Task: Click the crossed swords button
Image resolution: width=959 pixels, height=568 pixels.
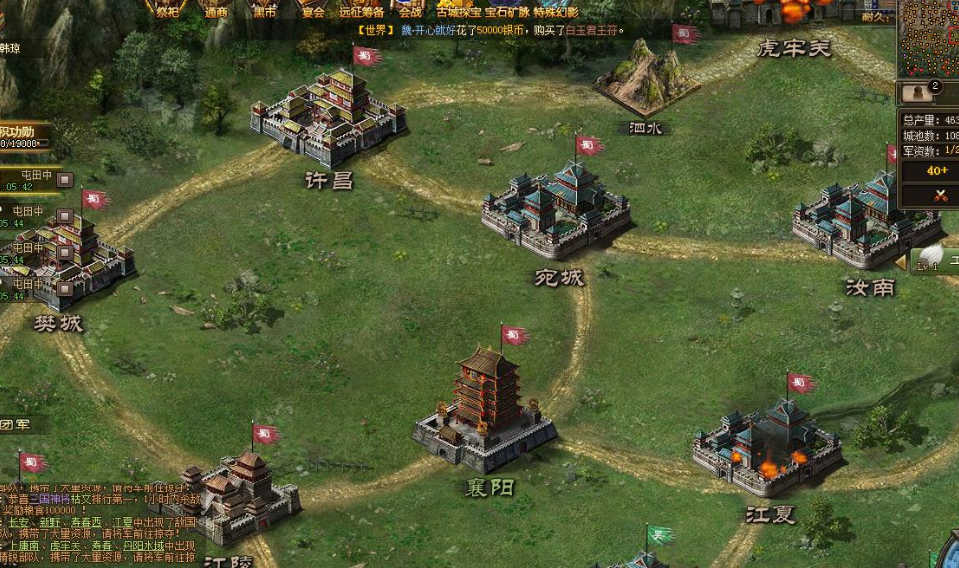Action: pos(939,196)
